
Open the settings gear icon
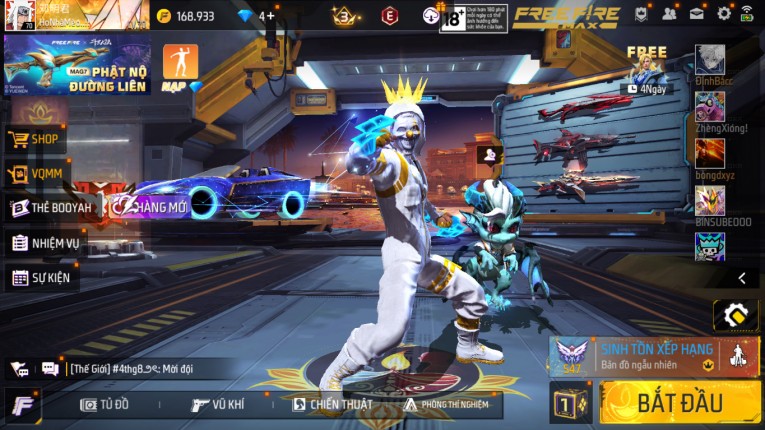pyautogui.click(x=724, y=14)
